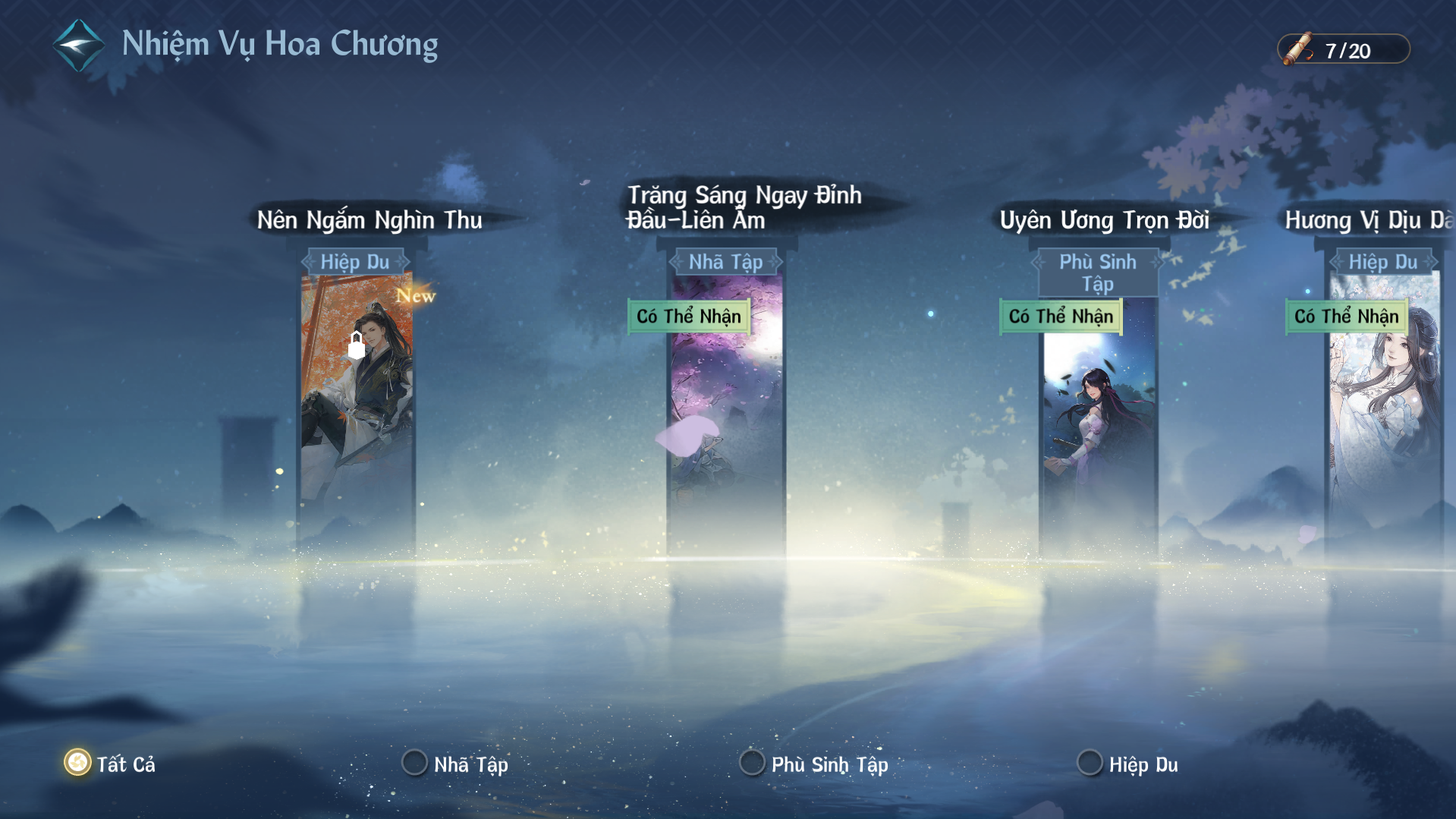Click the diamond back icon beside the title
This screenshot has height=819, width=1456.
coord(78,46)
